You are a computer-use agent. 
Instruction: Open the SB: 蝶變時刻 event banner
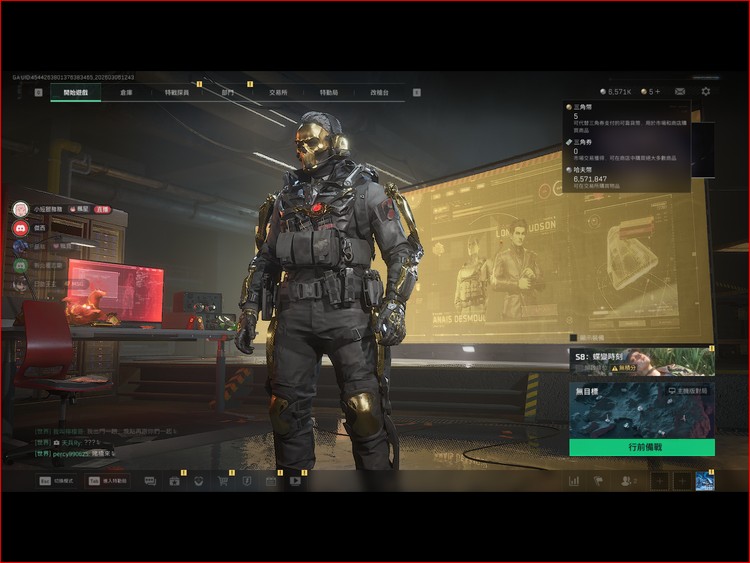642,361
